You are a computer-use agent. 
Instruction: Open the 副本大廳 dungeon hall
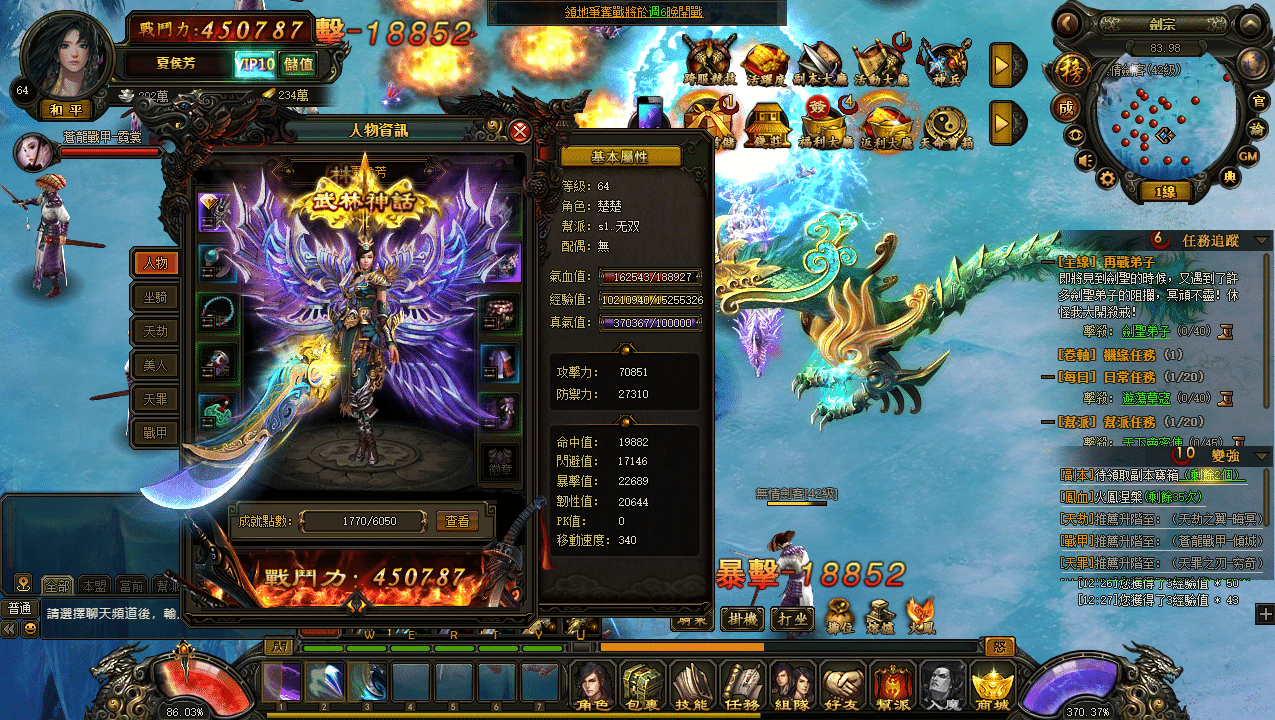(819, 64)
